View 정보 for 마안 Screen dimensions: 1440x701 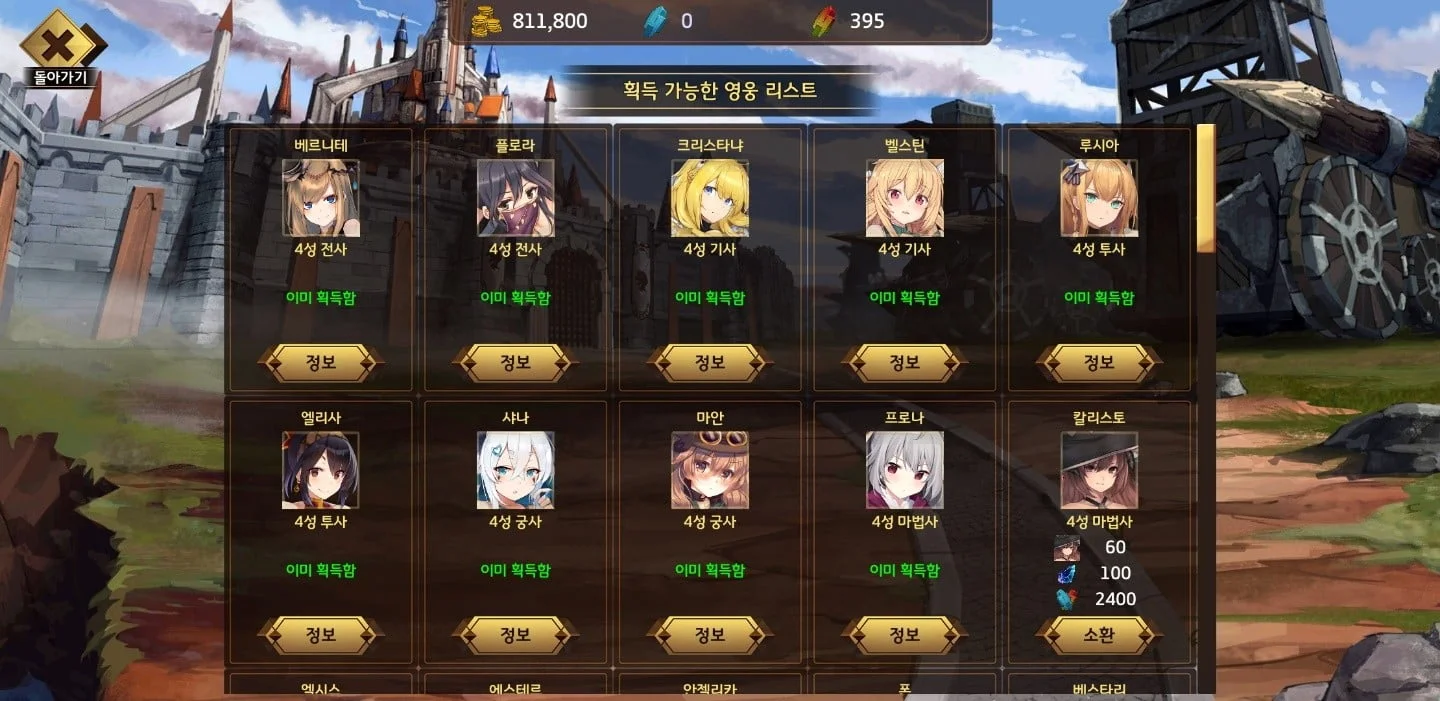click(x=709, y=635)
